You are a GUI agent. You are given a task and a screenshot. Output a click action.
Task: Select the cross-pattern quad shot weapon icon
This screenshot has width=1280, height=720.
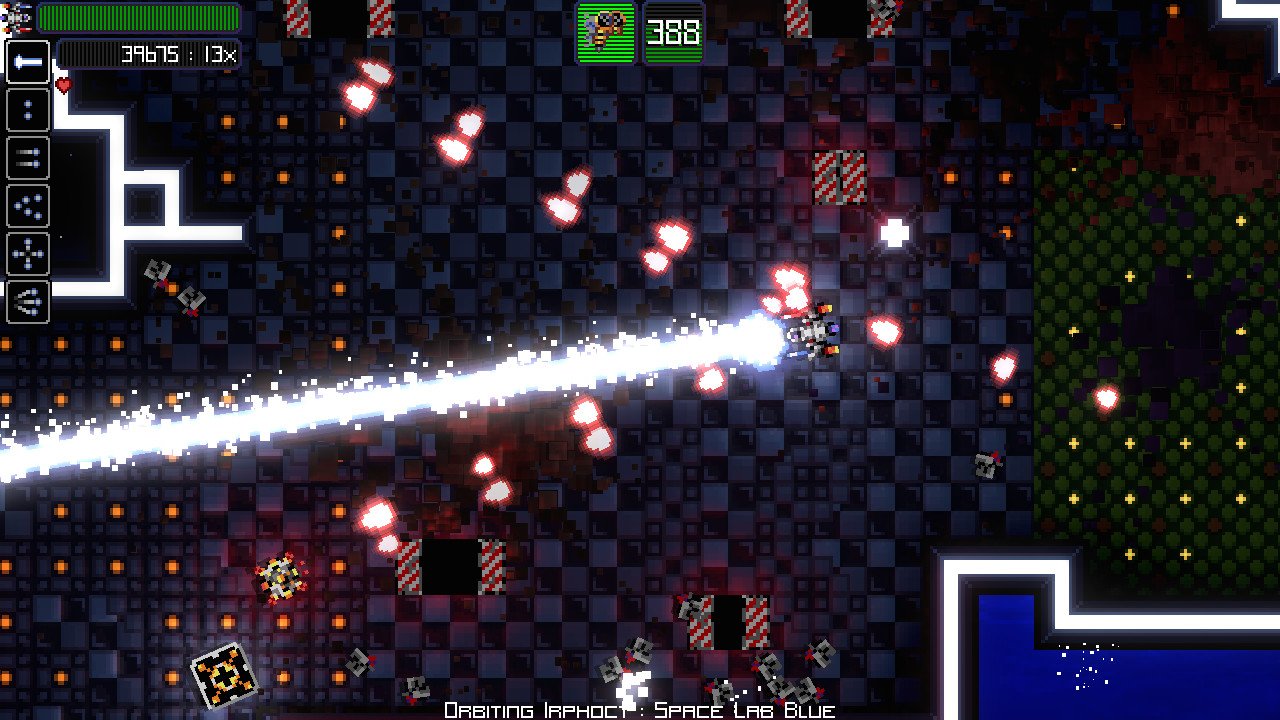(x=27, y=254)
